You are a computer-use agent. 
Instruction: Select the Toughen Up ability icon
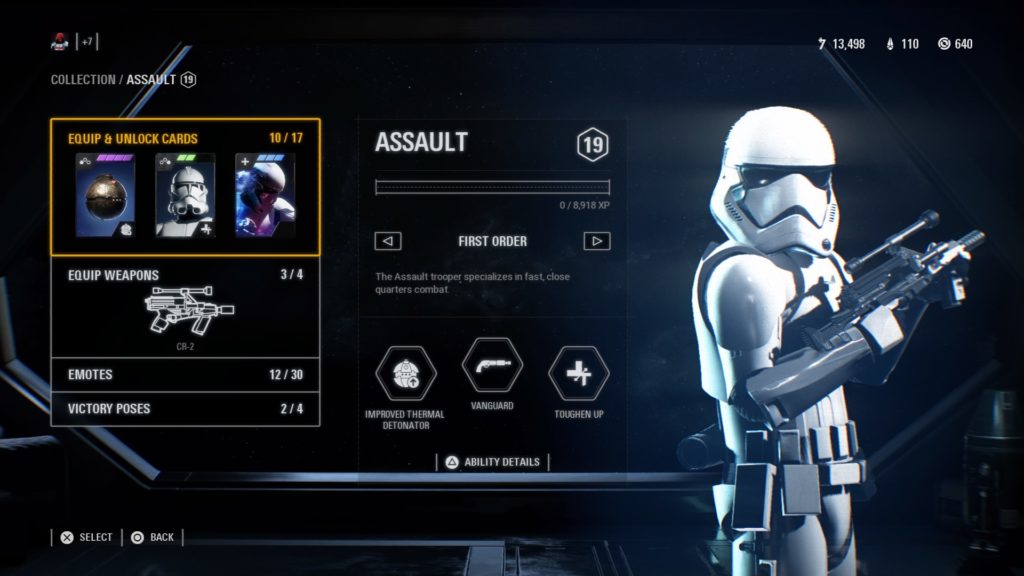coord(579,372)
